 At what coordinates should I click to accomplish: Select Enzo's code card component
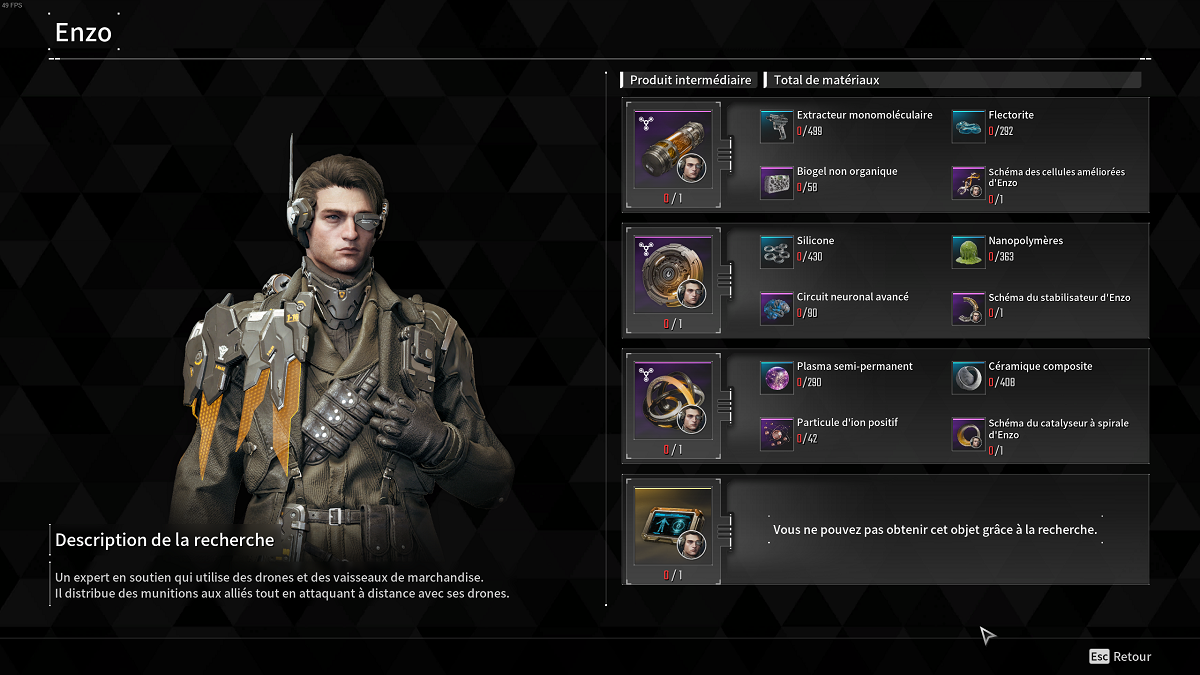pos(673,527)
